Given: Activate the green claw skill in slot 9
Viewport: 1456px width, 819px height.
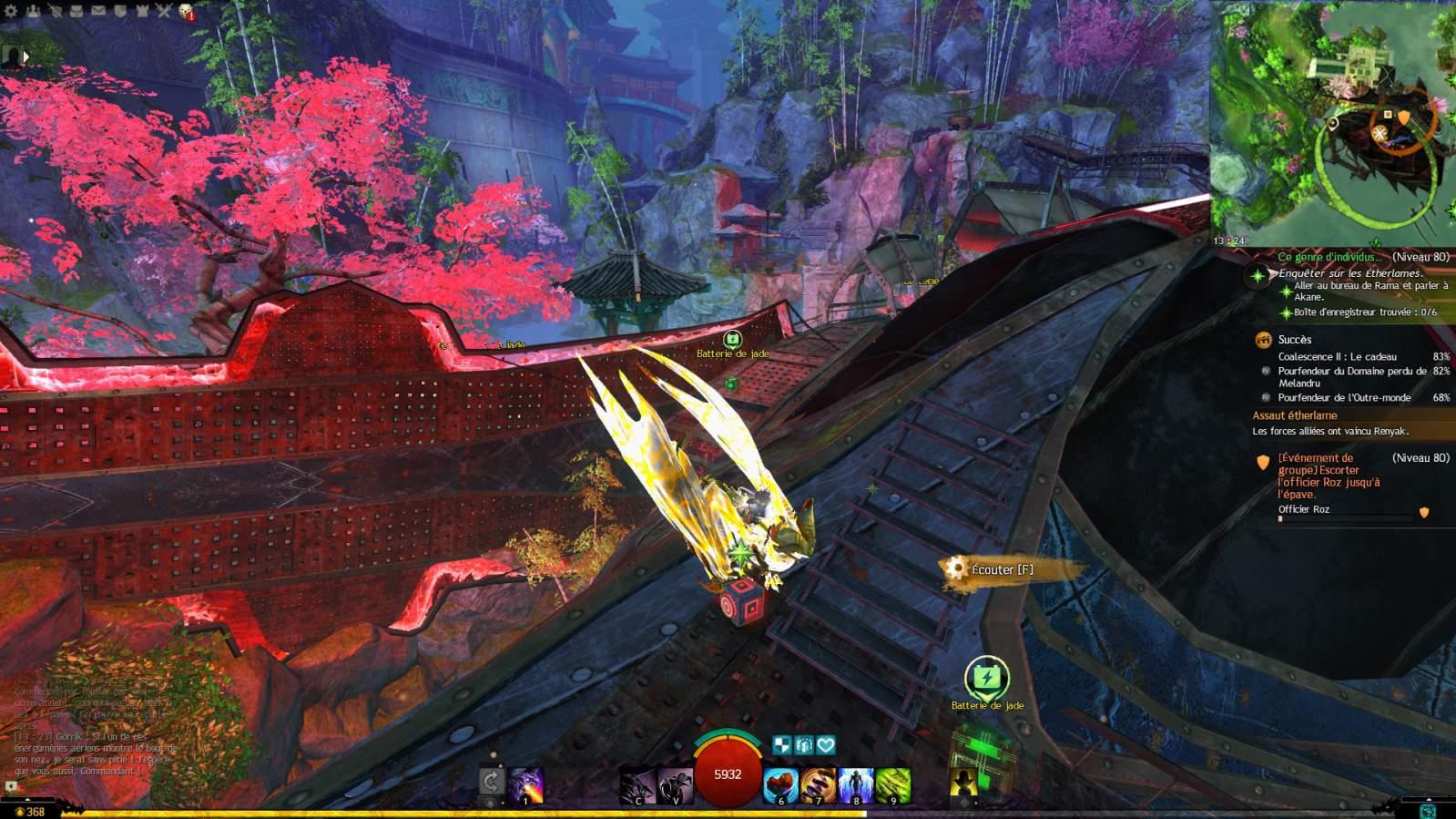Looking at the screenshot, I should click(893, 785).
